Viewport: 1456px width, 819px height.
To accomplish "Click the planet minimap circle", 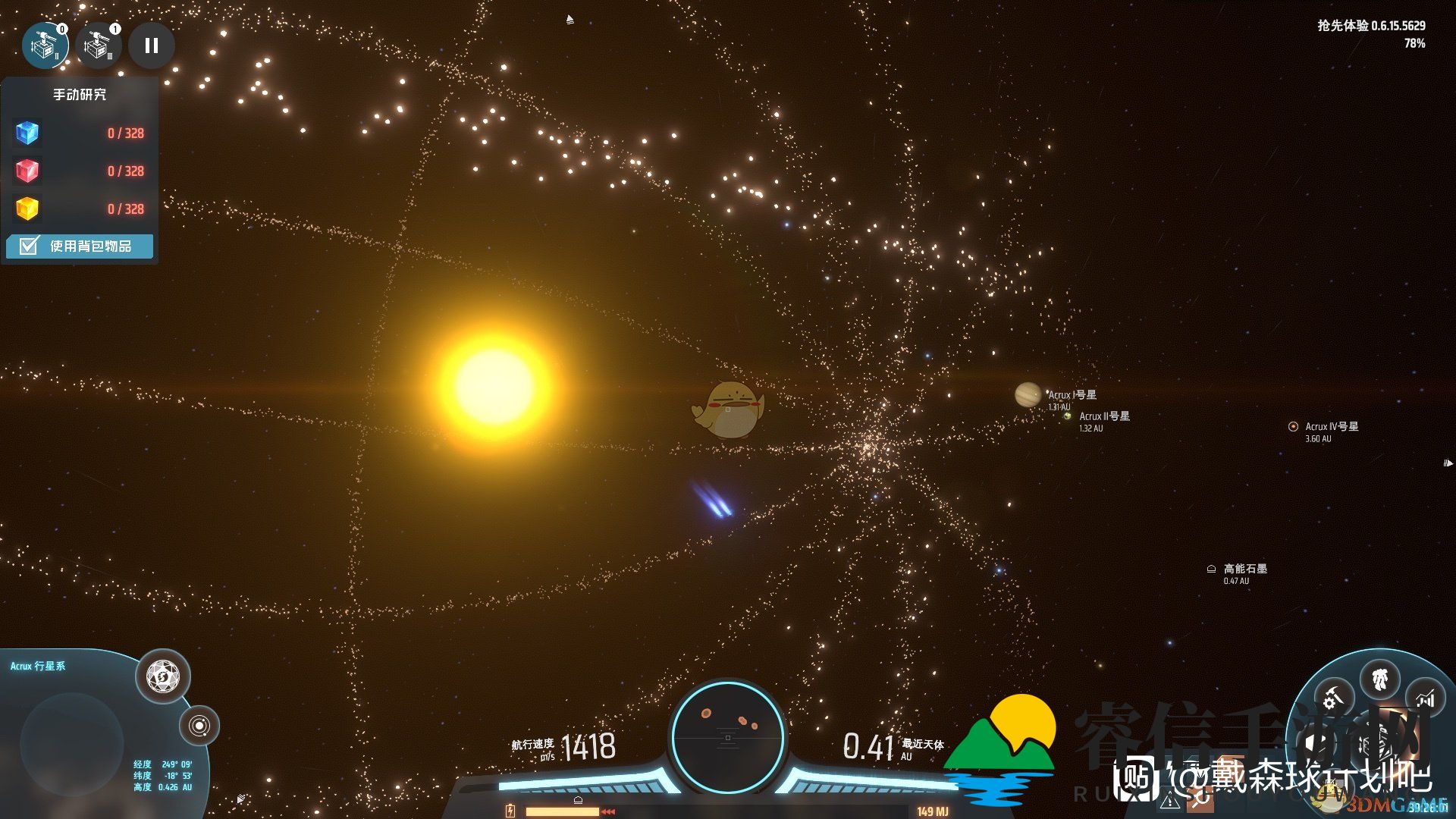I will 72,744.
